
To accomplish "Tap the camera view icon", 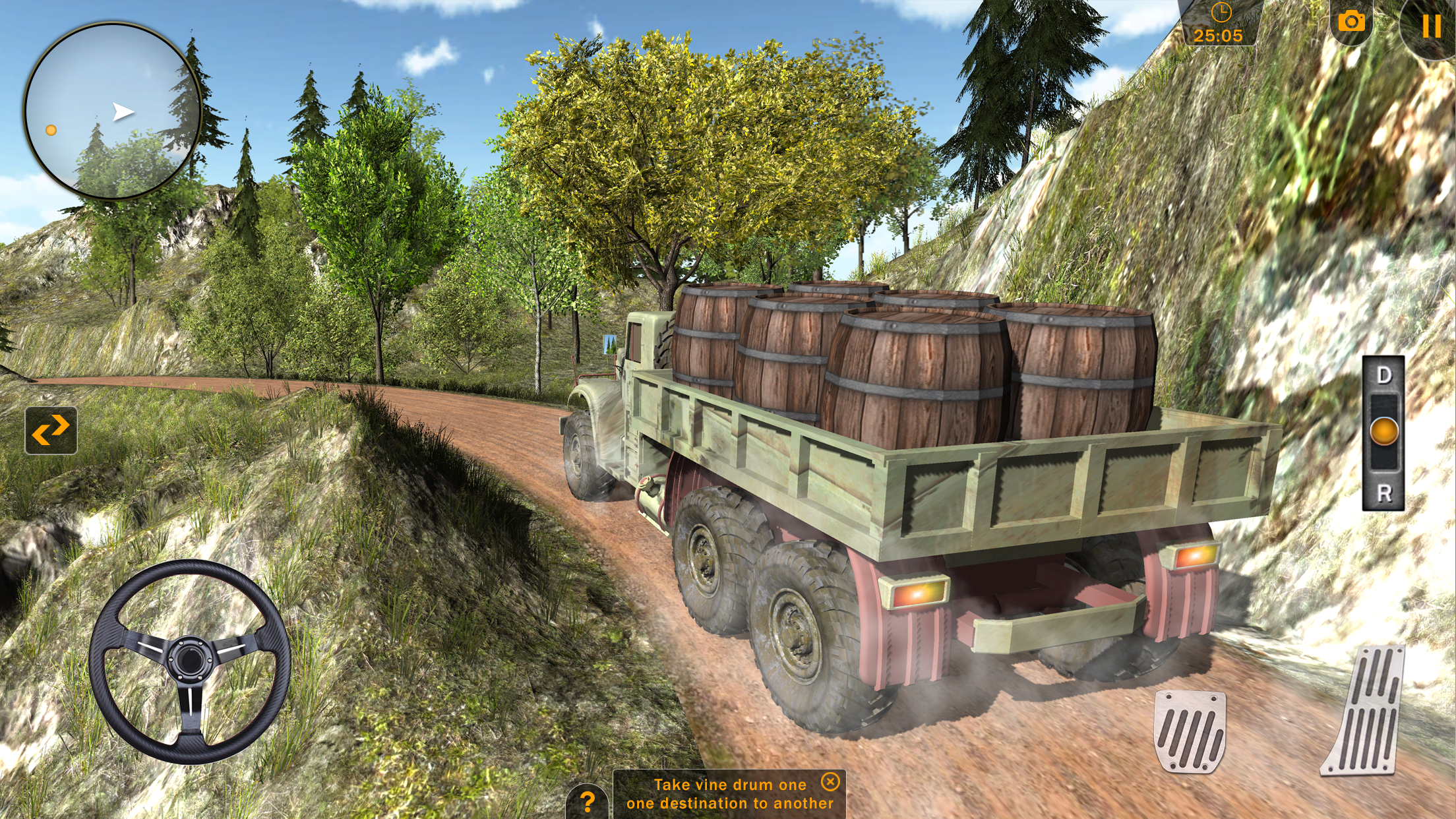I will tap(1351, 22).
